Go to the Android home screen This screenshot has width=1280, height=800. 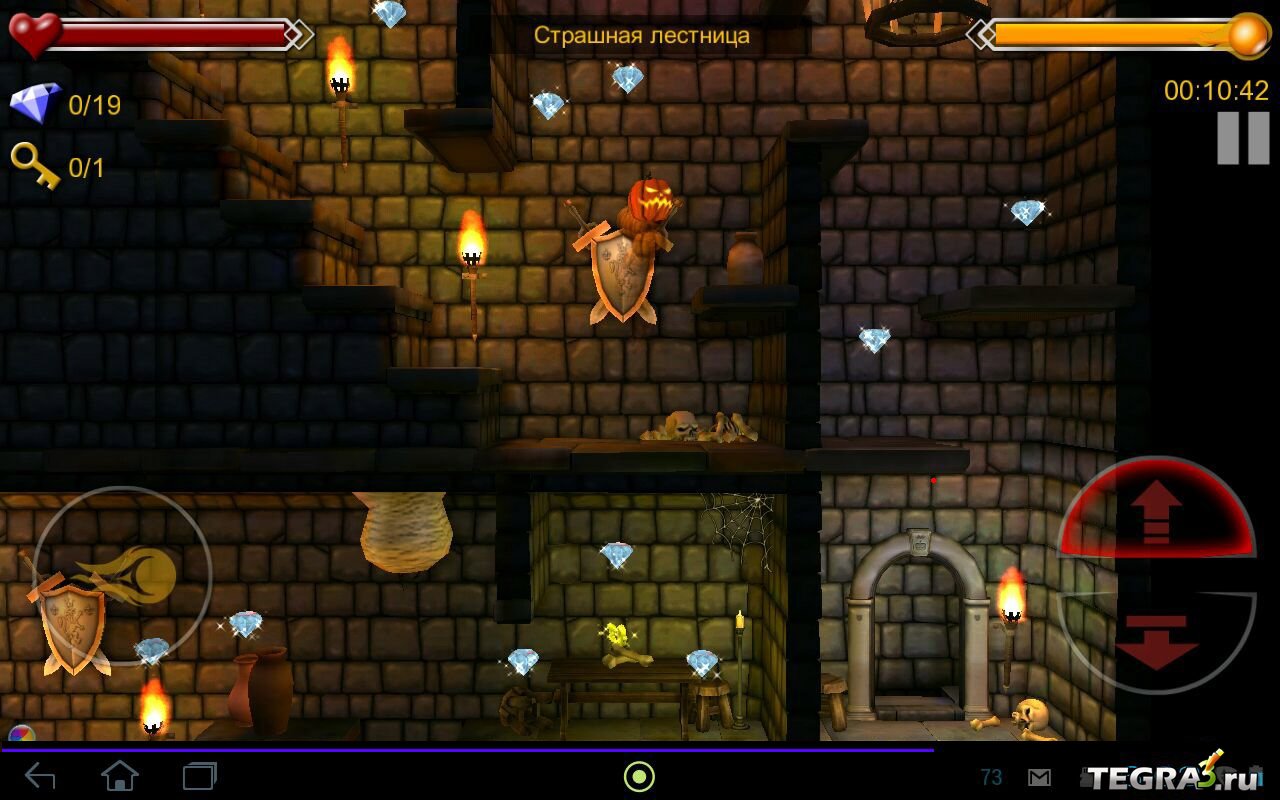[x=120, y=776]
